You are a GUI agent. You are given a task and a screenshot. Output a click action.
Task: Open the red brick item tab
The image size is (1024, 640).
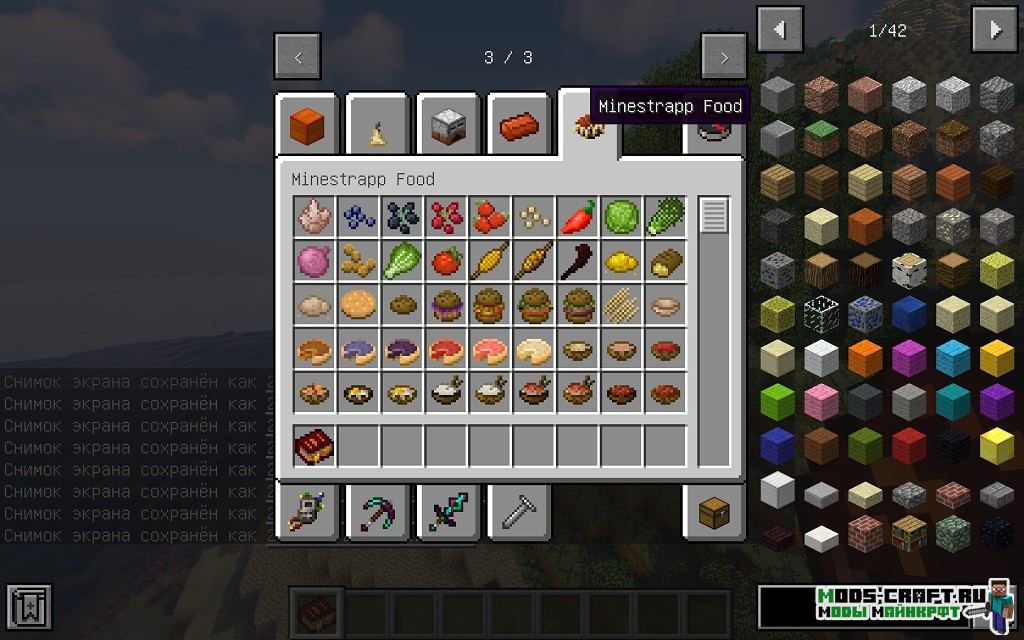point(519,127)
